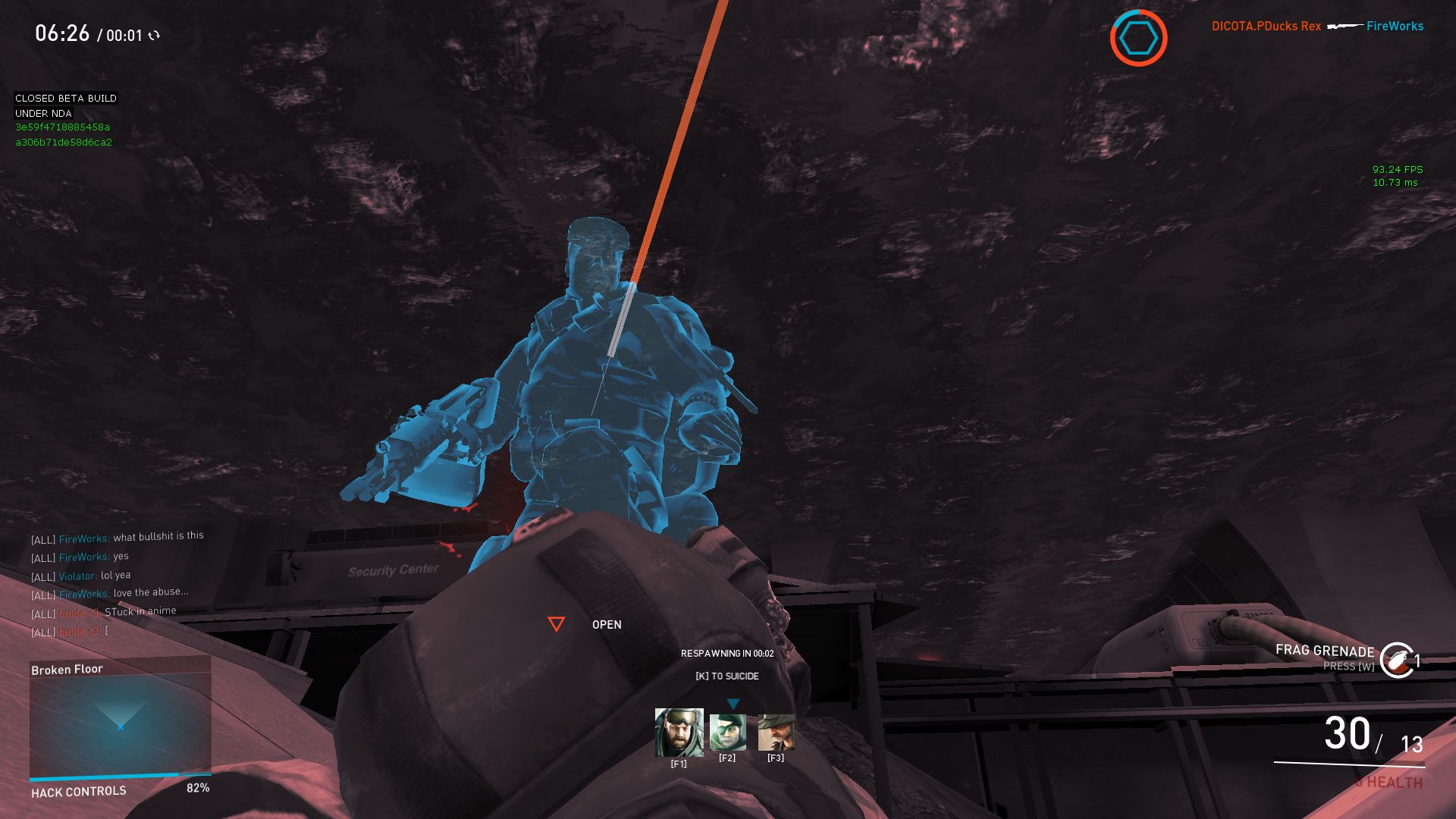1456x819 pixels.
Task: Choose the green beret mercenary portrait
Action: (x=727, y=733)
